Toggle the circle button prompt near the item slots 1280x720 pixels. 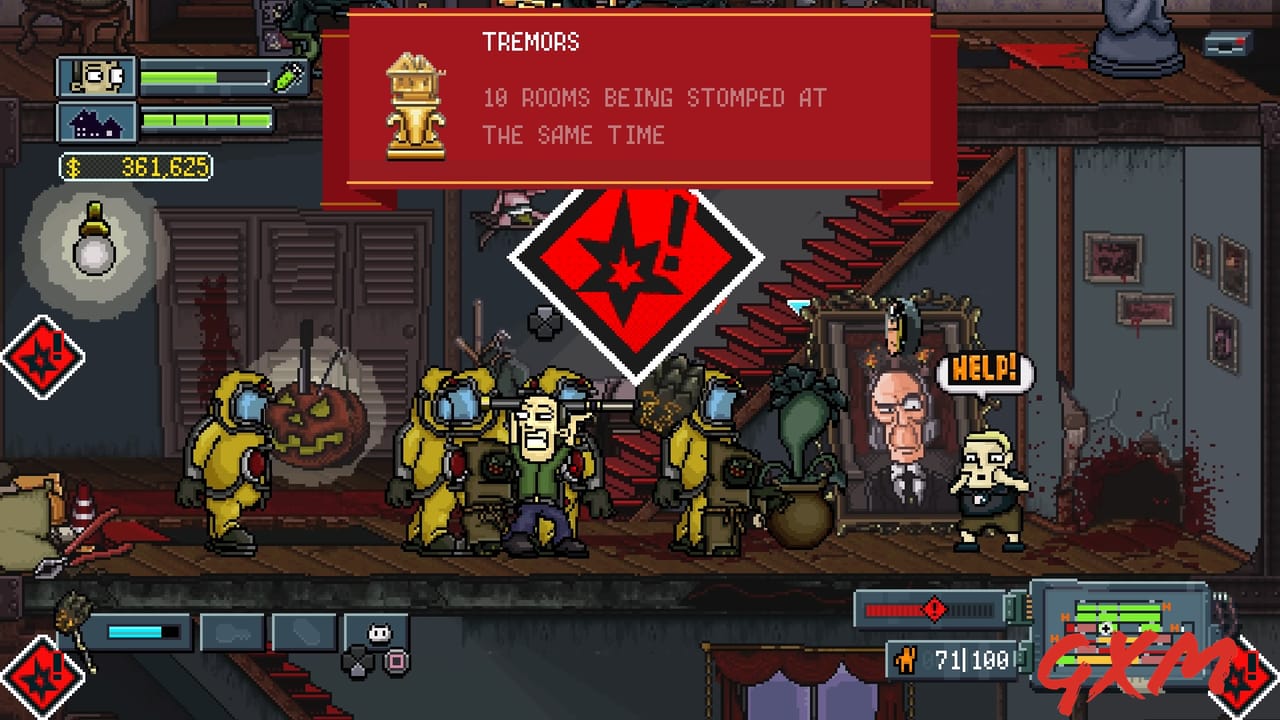(397, 659)
